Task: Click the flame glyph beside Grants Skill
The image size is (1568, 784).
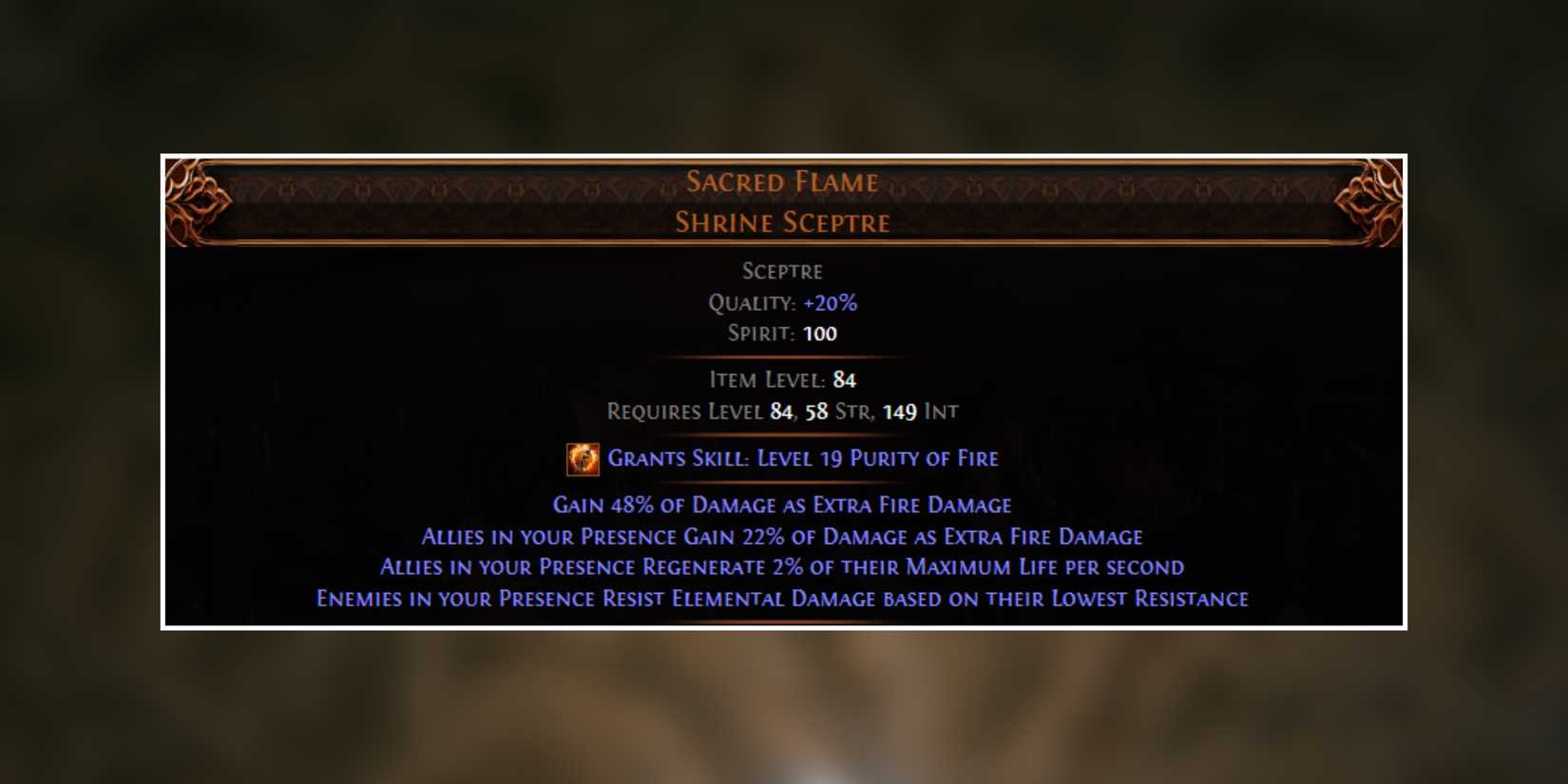Action: pos(583,459)
